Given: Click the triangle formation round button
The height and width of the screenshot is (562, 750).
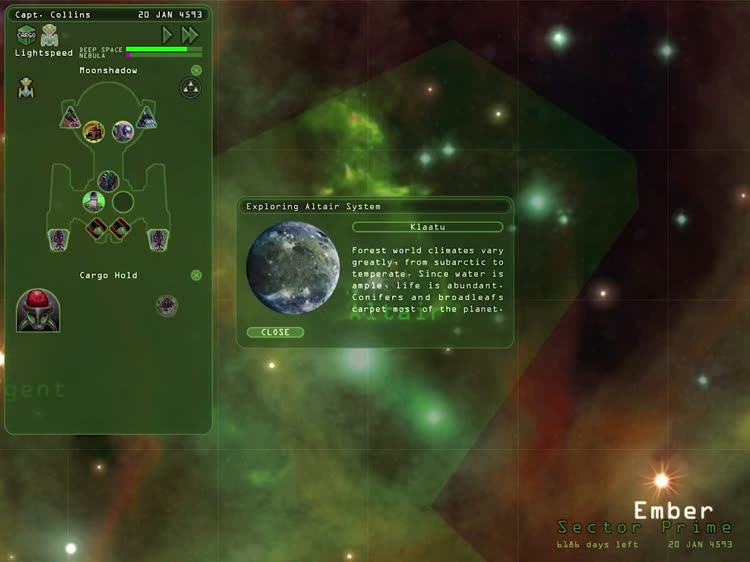Looking at the screenshot, I should tap(189, 88).
